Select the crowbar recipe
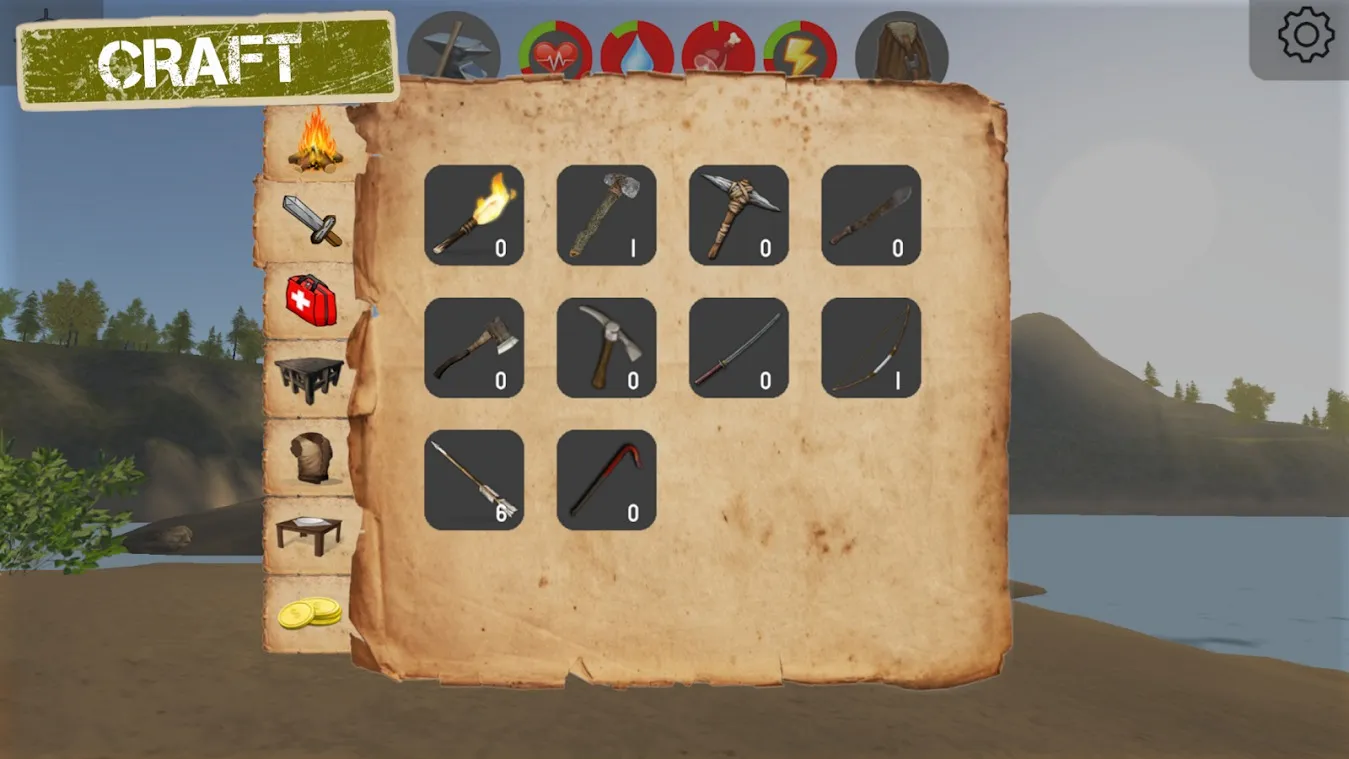Image resolution: width=1349 pixels, height=759 pixels. [x=607, y=478]
